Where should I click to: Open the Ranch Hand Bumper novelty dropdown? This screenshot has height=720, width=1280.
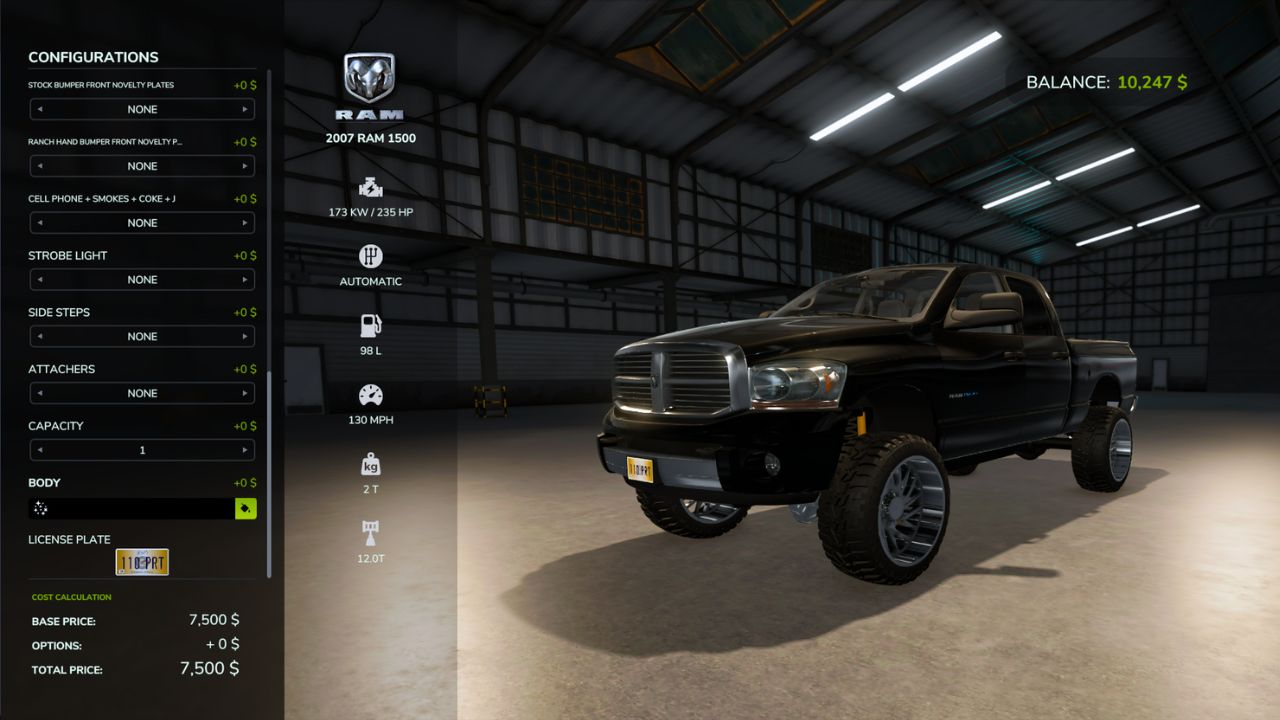tap(142, 166)
